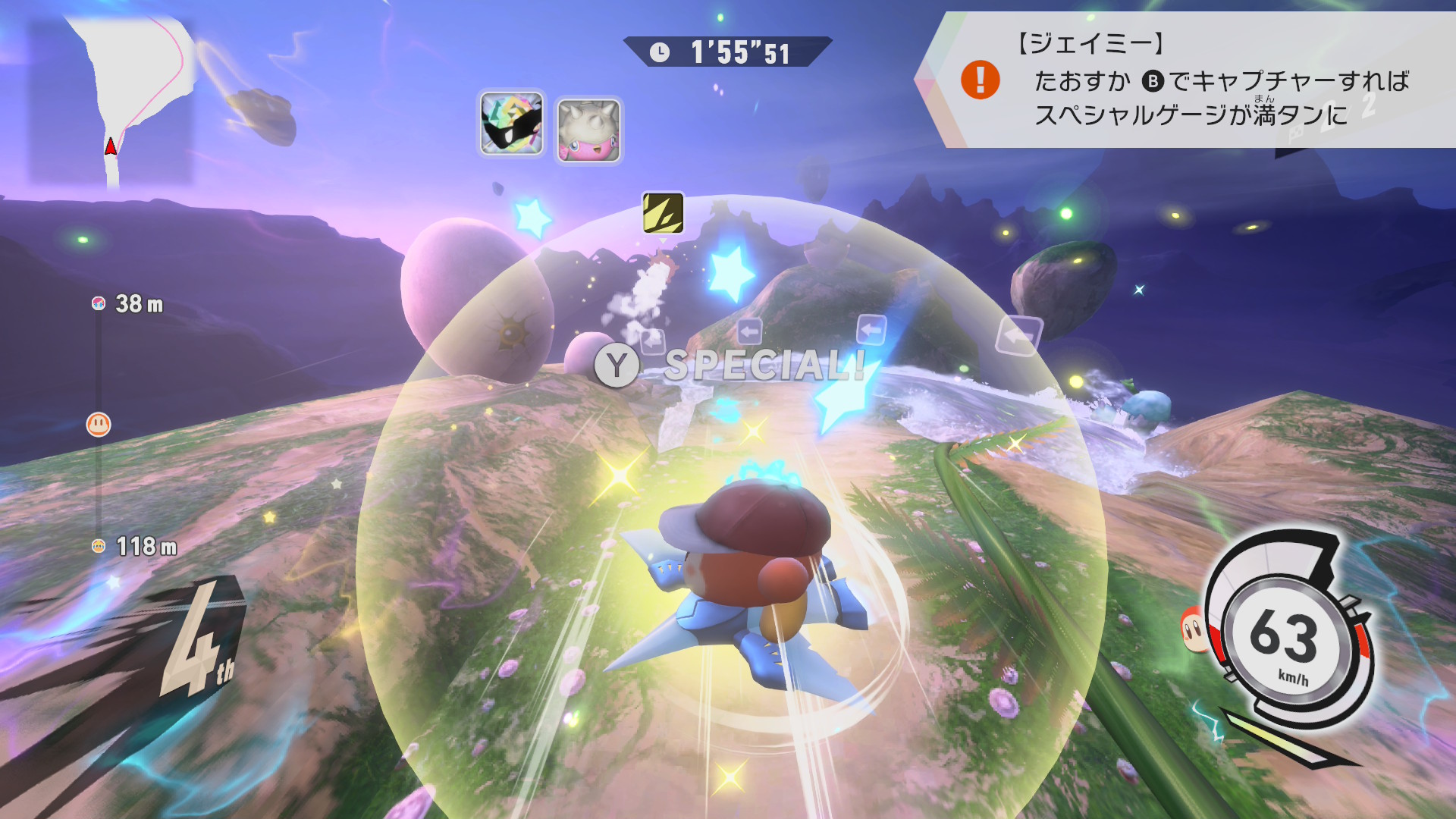1456x819 pixels.
Task: Click the player face marker on progress bar
Action: coord(99,424)
